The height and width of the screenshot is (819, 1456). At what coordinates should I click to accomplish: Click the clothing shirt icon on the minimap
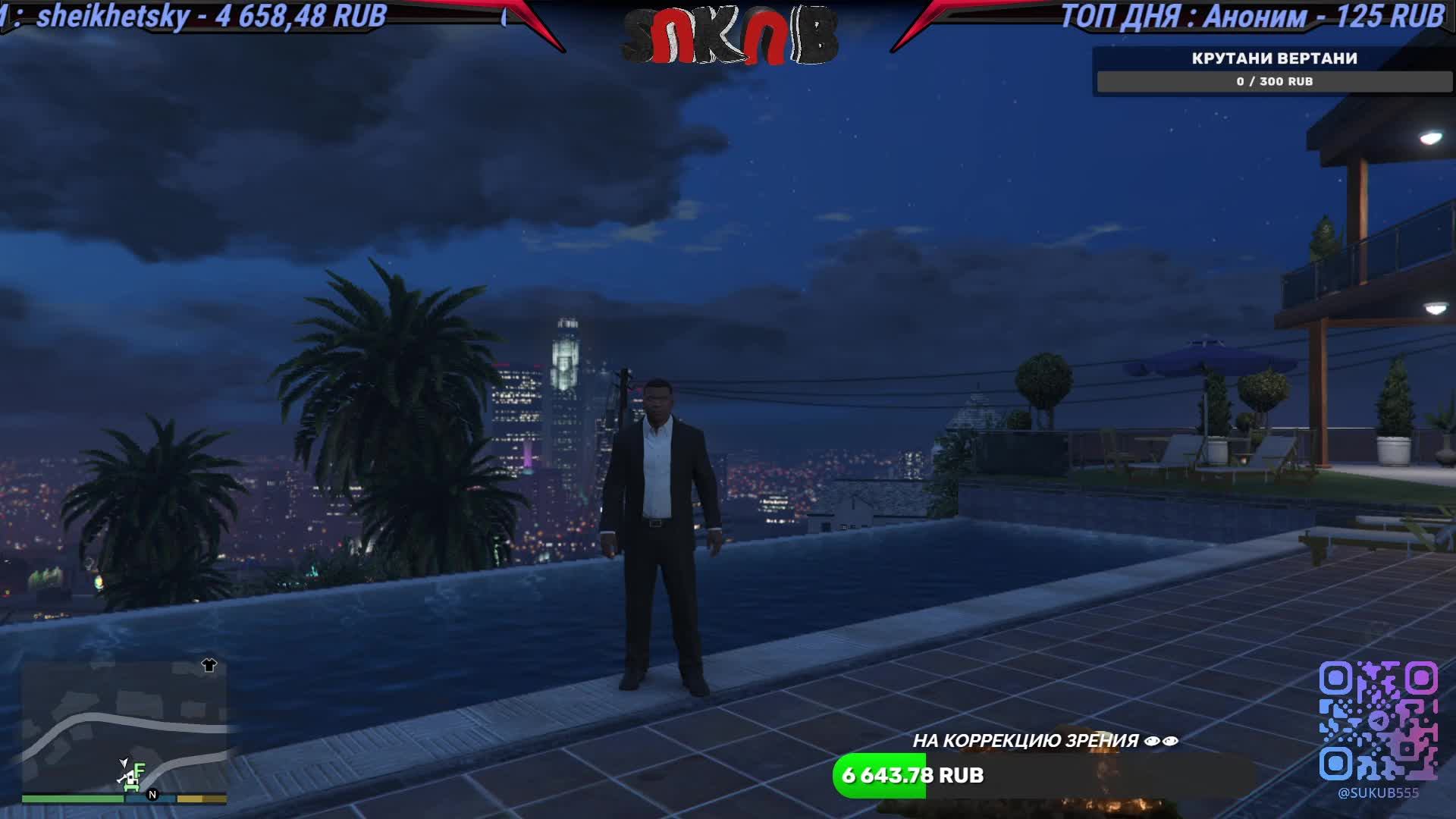(209, 665)
